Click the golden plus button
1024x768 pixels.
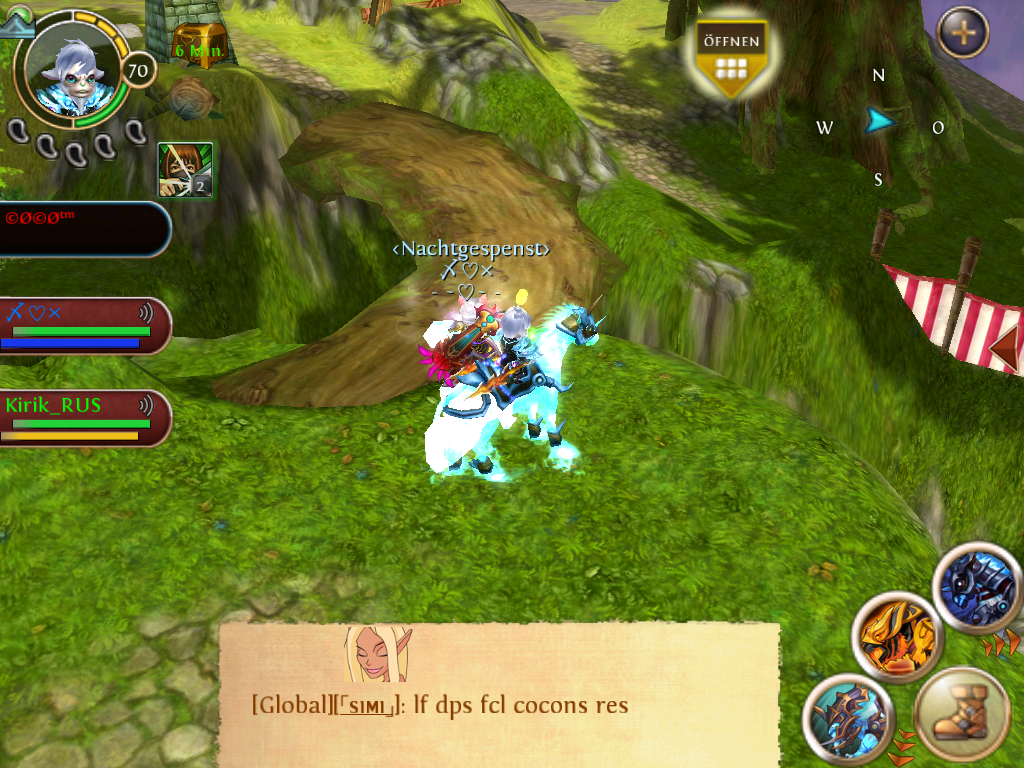click(963, 33)
